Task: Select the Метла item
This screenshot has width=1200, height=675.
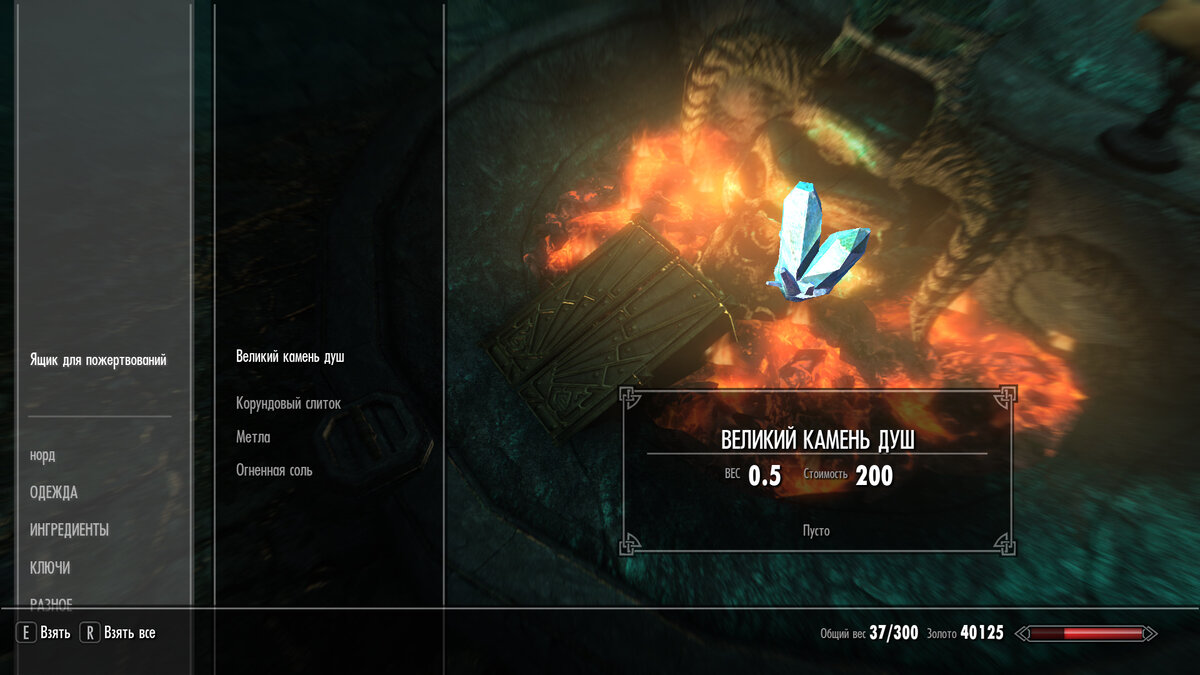Action: 253,437
